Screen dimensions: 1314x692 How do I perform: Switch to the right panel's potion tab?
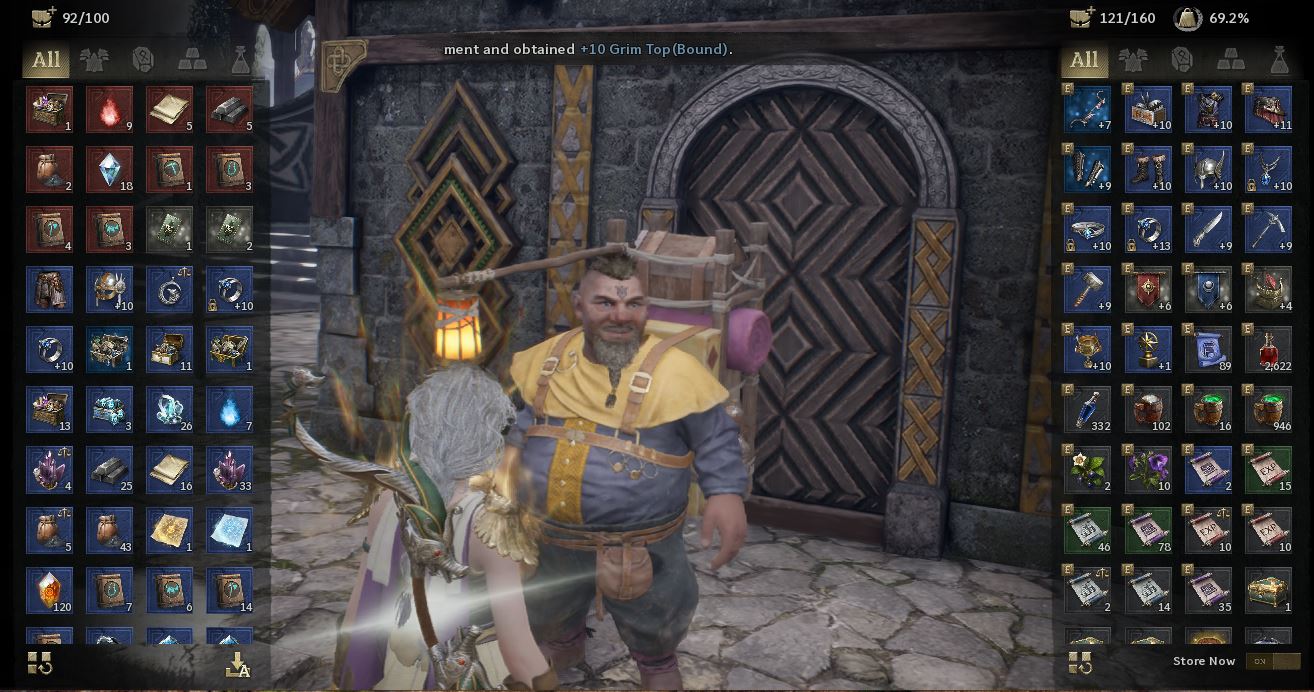coord(1279,60)
